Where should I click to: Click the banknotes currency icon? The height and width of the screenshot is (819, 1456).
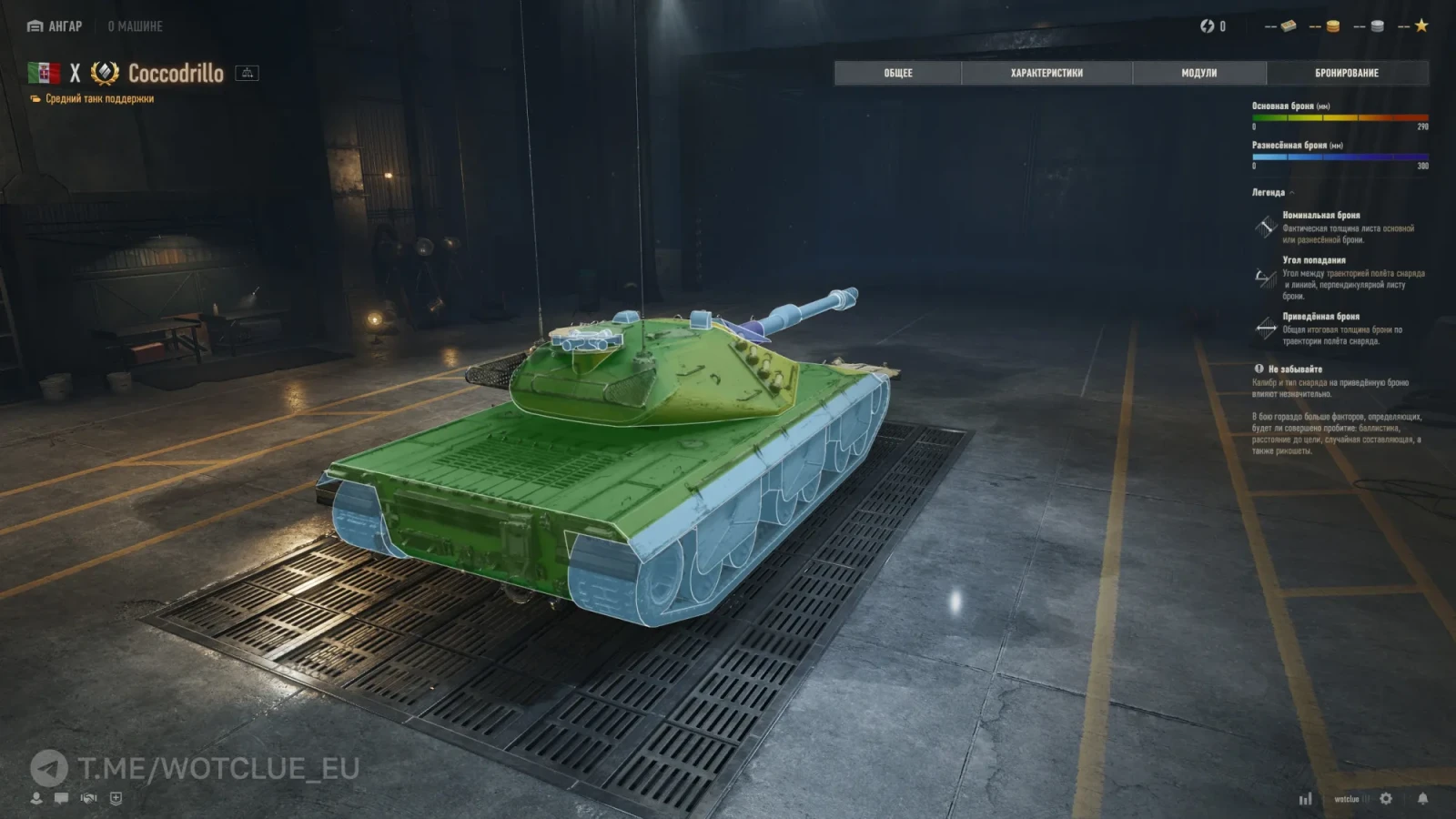1288,26
